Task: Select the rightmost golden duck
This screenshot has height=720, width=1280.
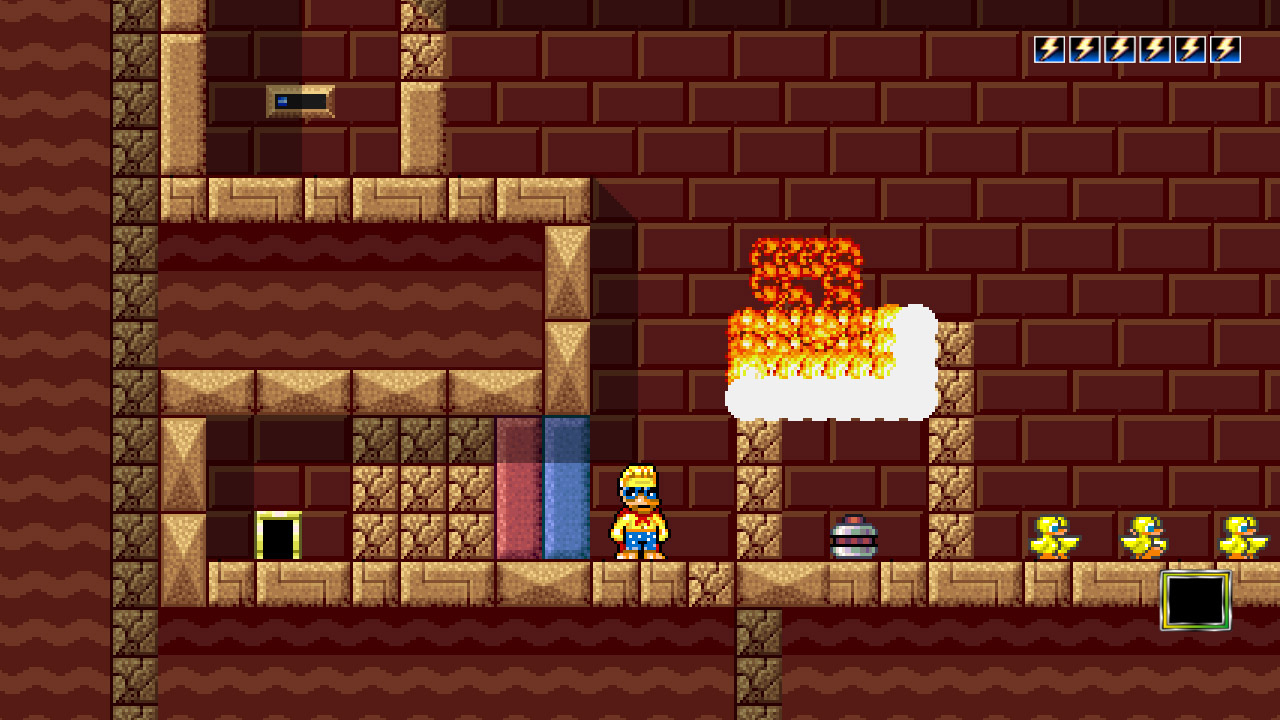Action: (1240, 535)
